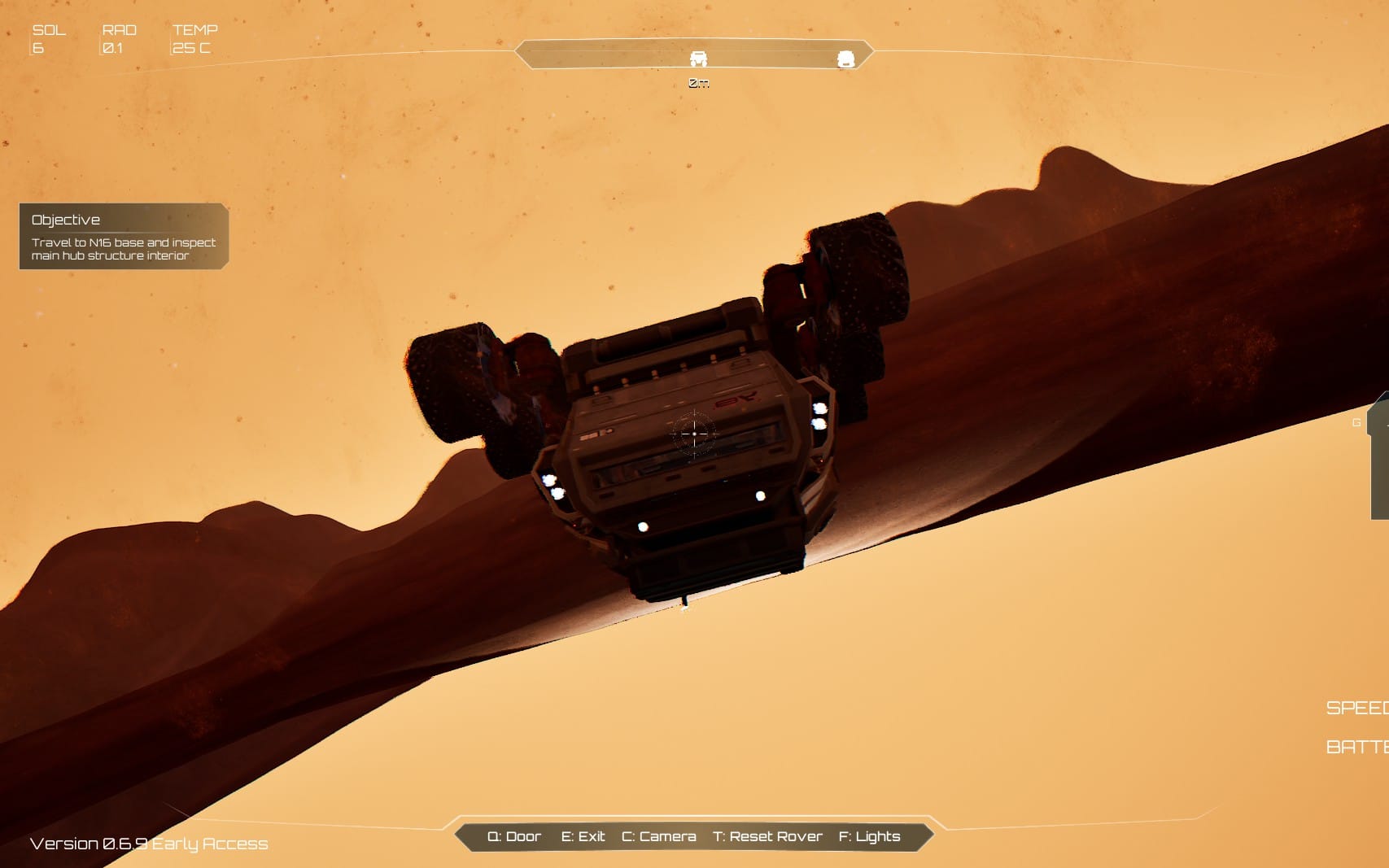Click the helmet-shaped marker on the compass bar
The image size is (1389, 868).
pos(845,59)
